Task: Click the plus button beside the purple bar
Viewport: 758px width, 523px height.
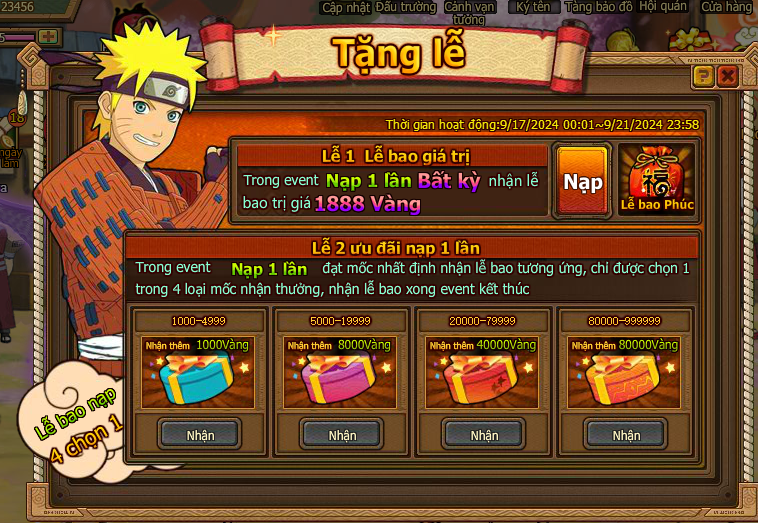Action: pos(47,36)
